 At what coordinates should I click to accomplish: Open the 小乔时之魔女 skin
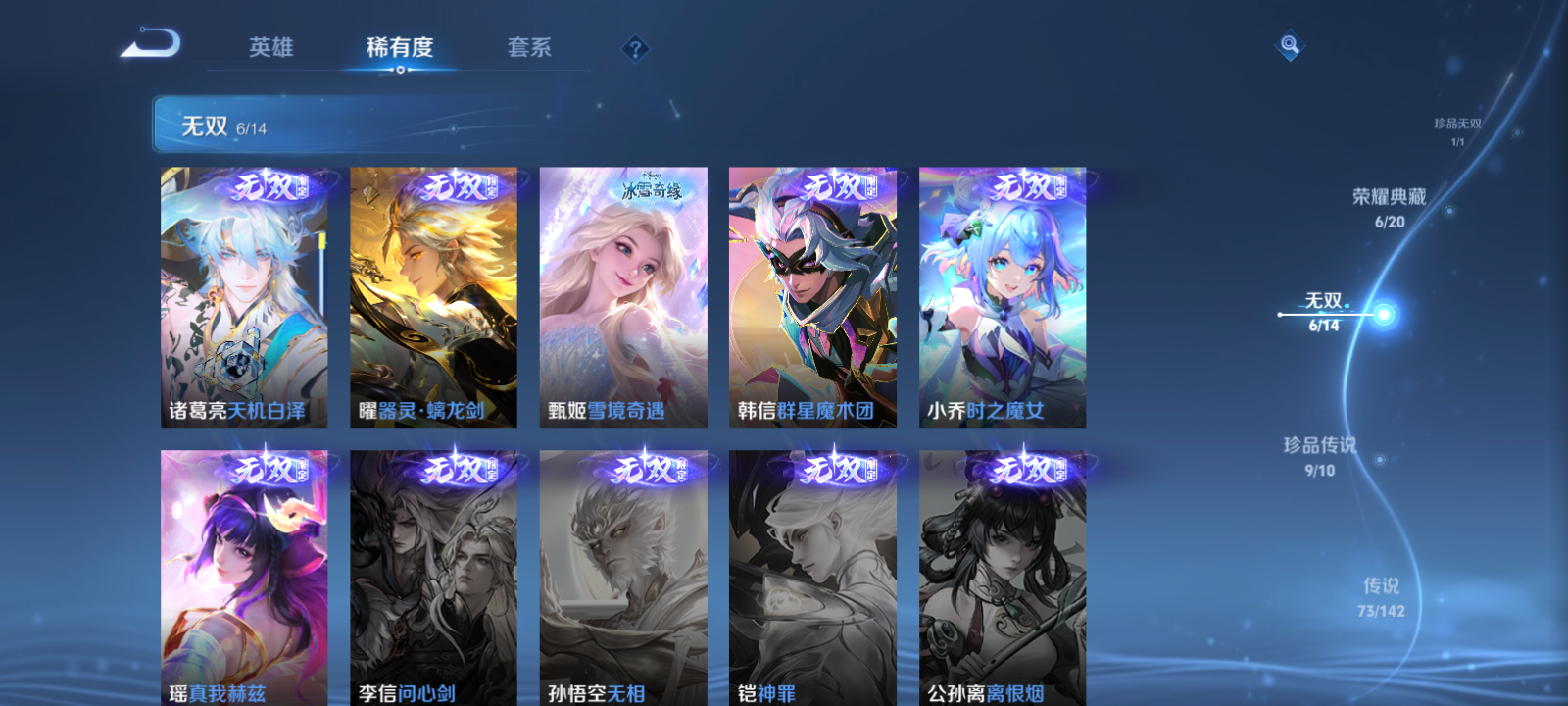(1003, 294)
